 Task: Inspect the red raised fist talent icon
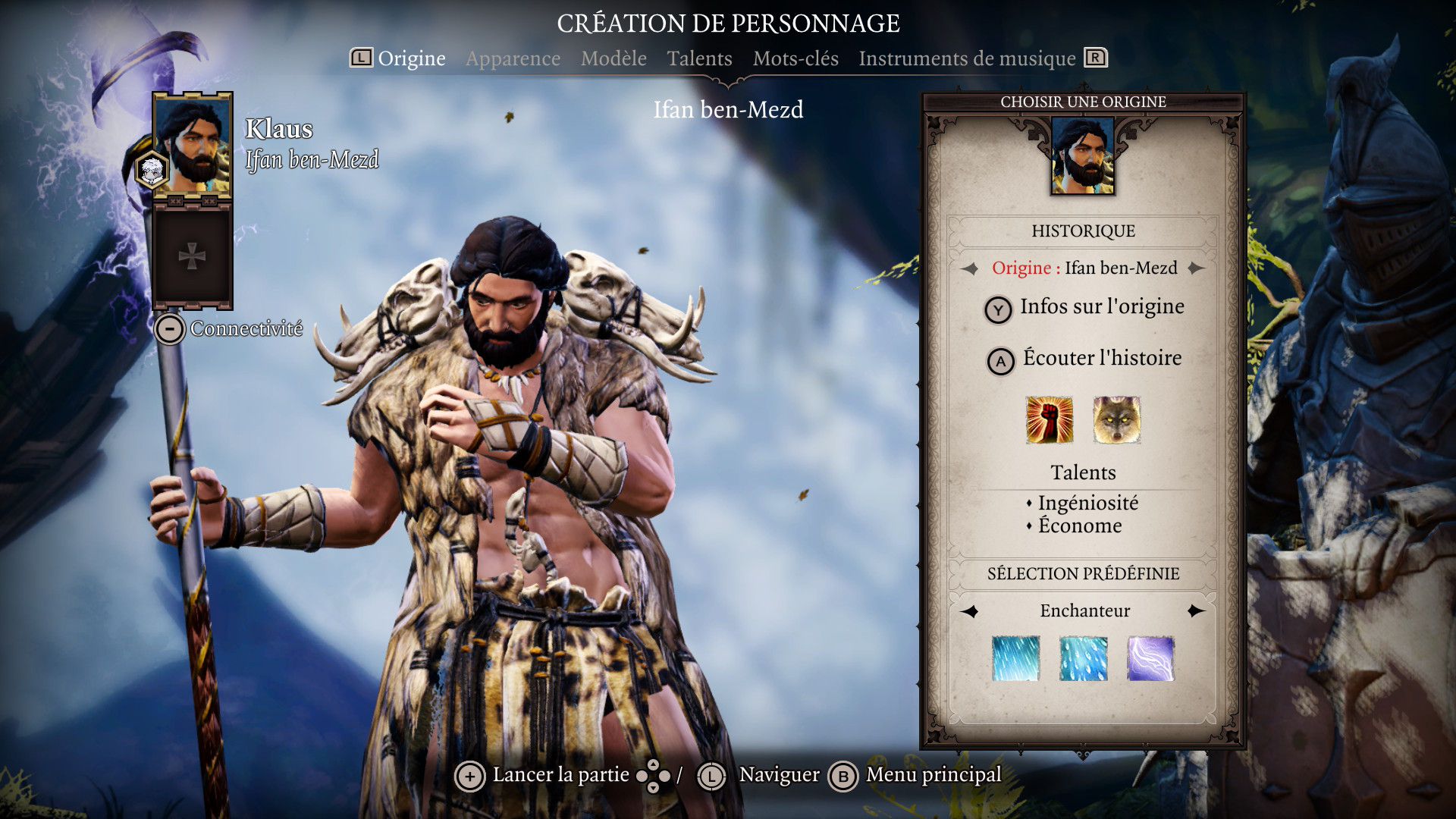click(1050, 419)
